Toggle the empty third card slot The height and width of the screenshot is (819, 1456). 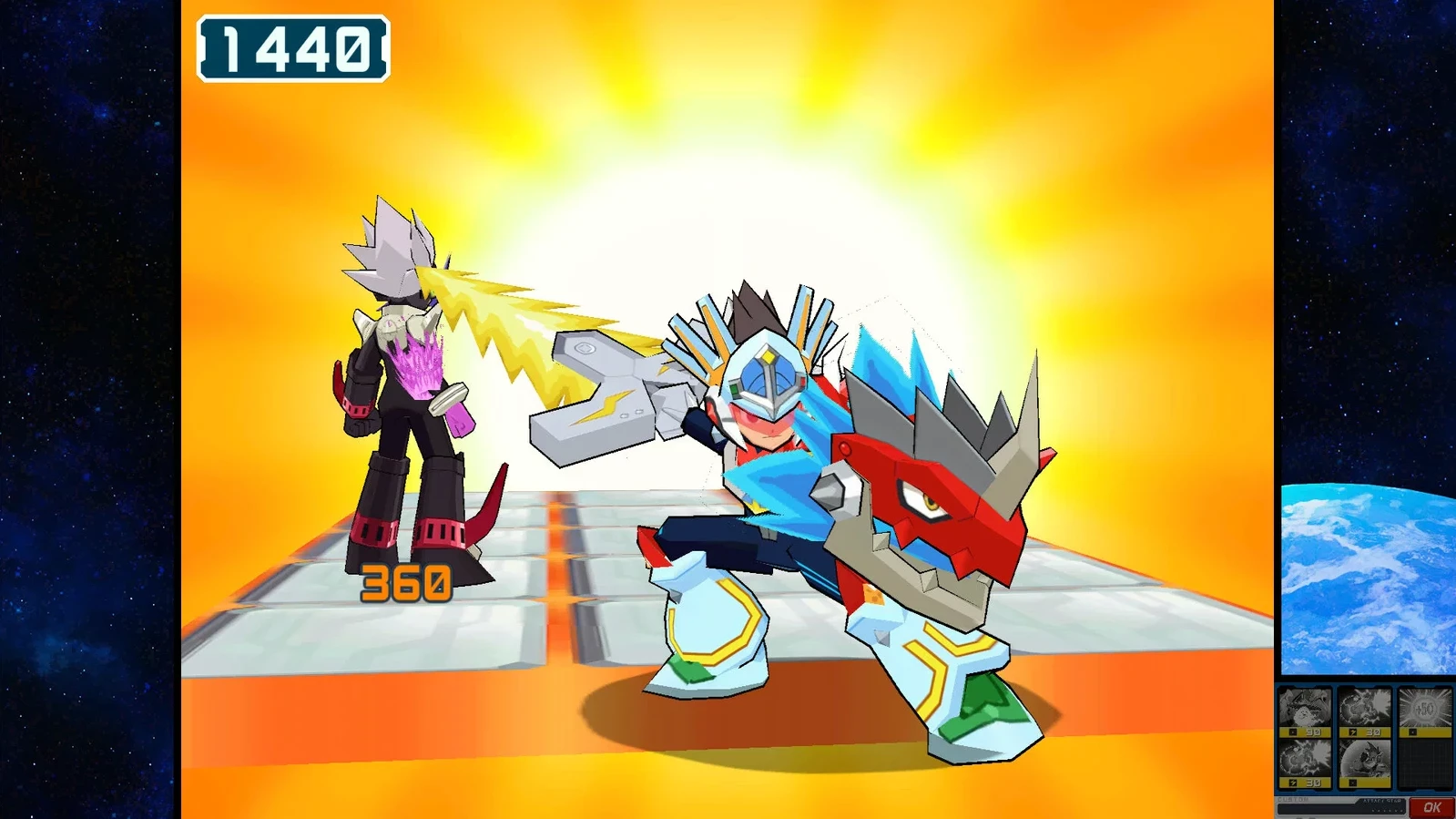[x=1424, y=764]
